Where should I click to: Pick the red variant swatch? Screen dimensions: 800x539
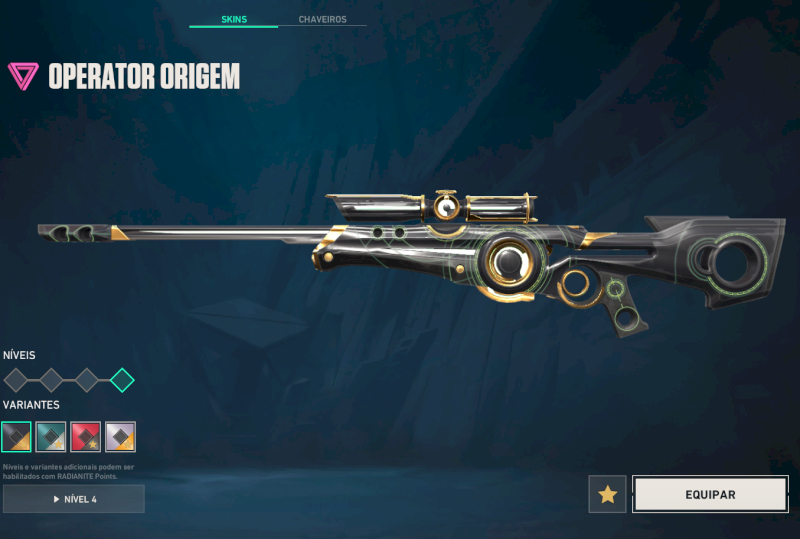(86, 437)
